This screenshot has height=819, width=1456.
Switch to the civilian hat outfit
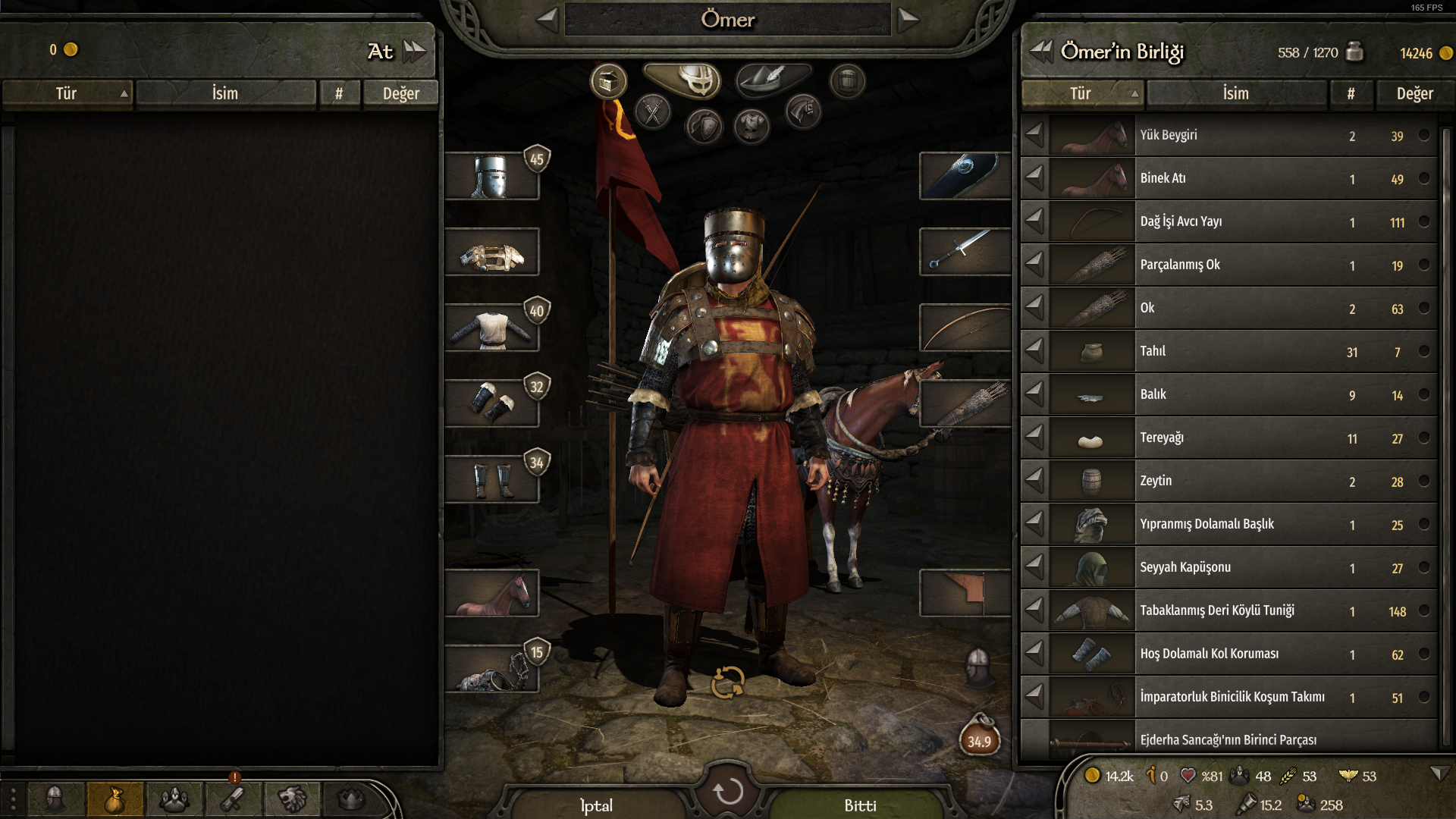(x=773, y=78)
